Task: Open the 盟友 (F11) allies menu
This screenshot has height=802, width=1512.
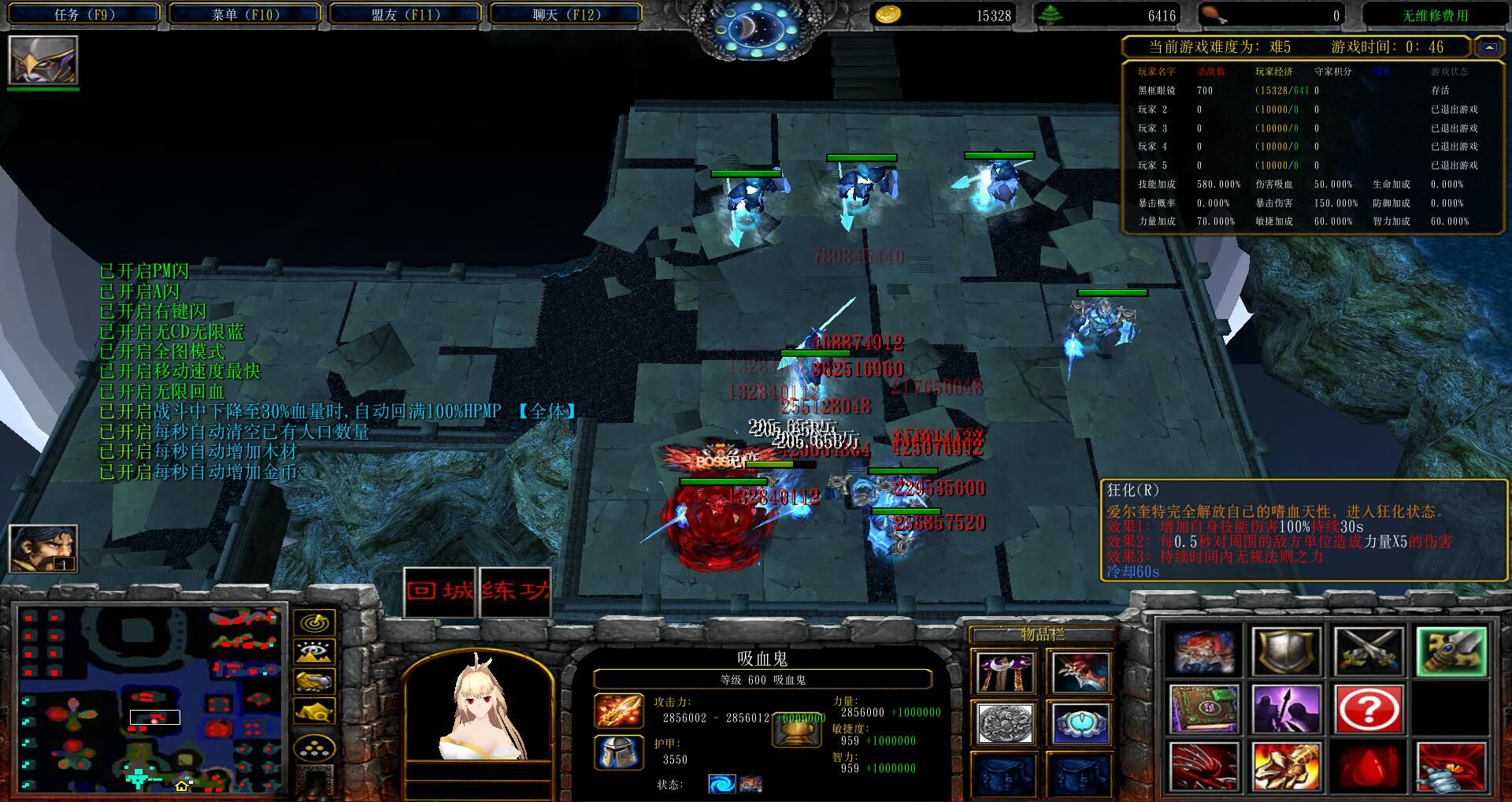Action: pos(406,14)
